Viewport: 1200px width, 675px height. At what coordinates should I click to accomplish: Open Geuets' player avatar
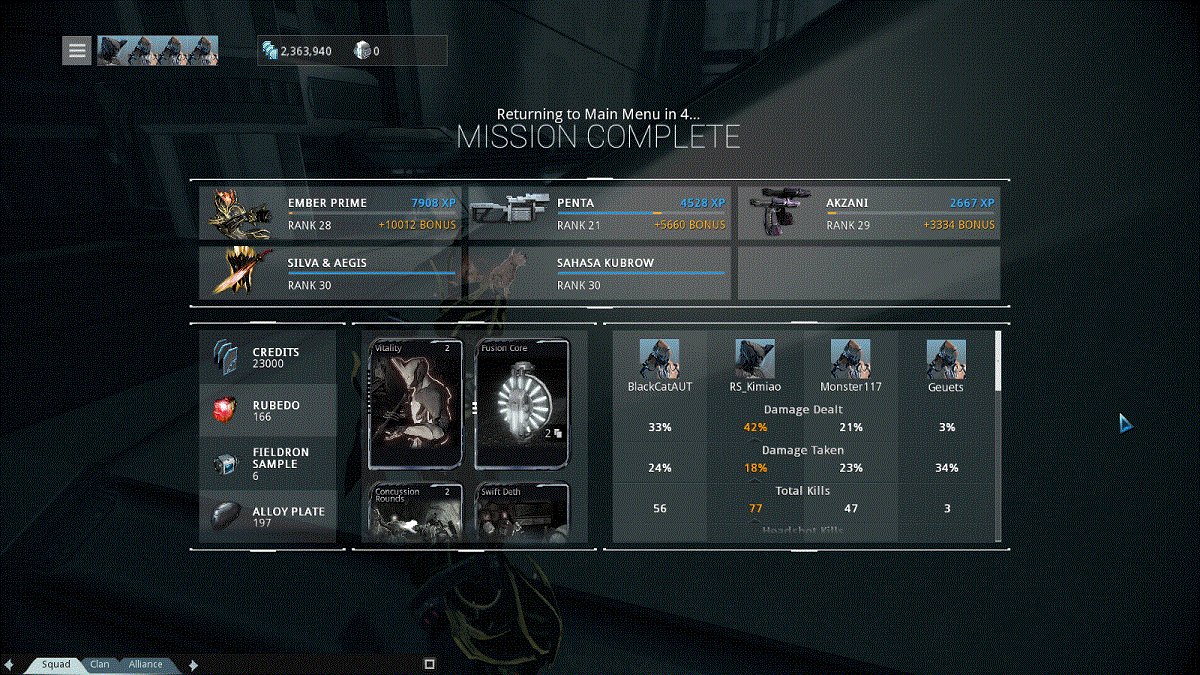click(x=945, y=358)
